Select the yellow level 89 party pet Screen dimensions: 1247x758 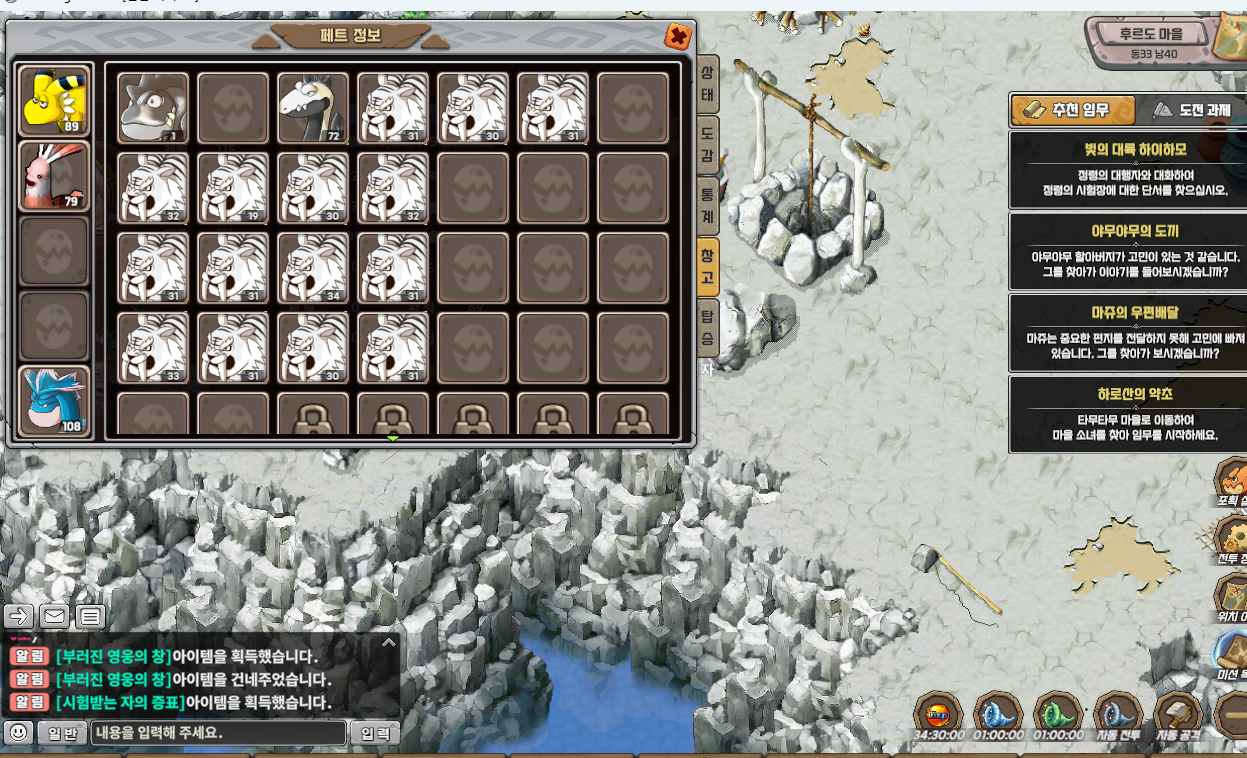coord(54,101)
